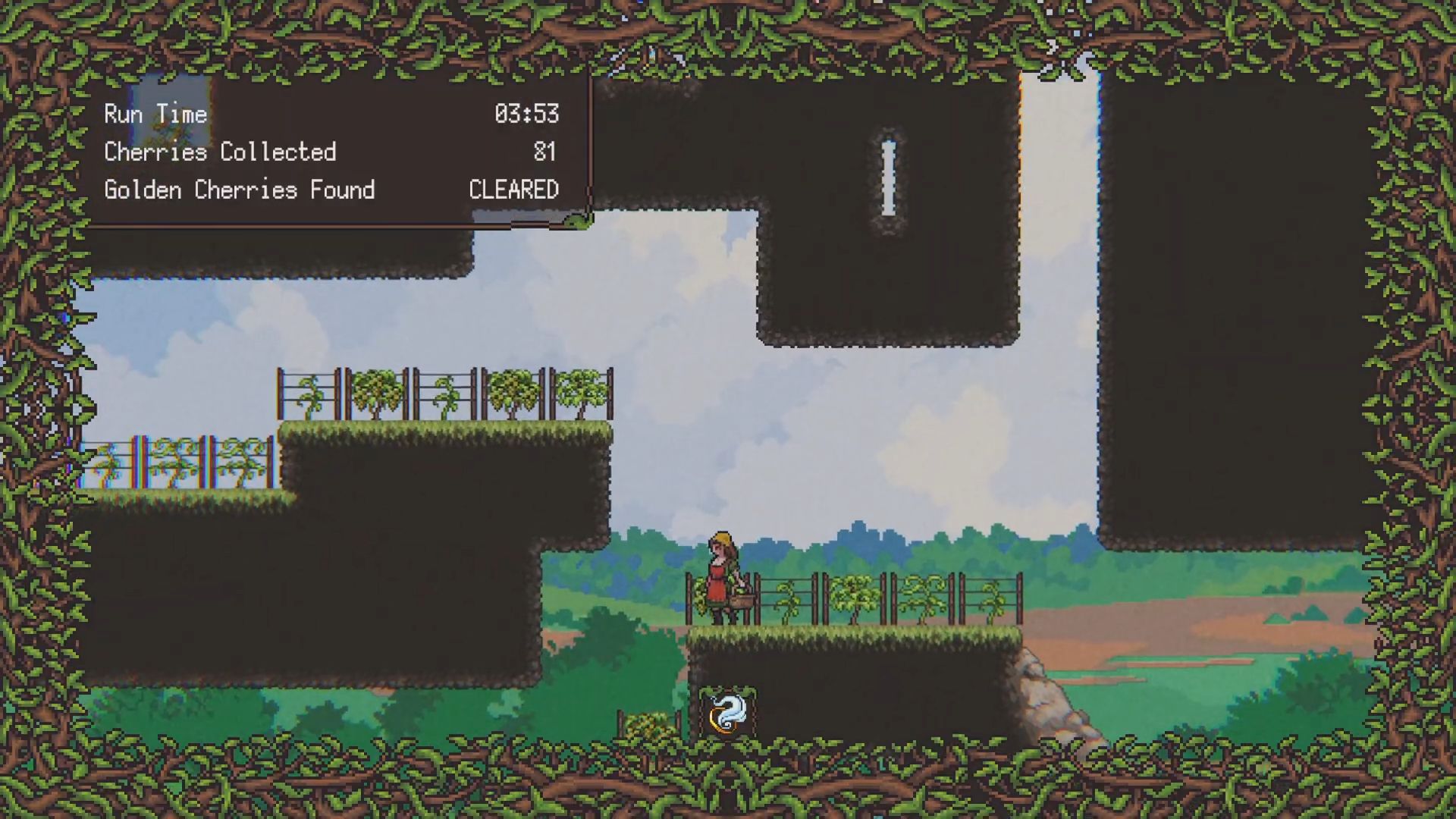This screenshot has height=819, width=1456.
Task: Activate the wind swirl ability icon
Action: (727, 712)
